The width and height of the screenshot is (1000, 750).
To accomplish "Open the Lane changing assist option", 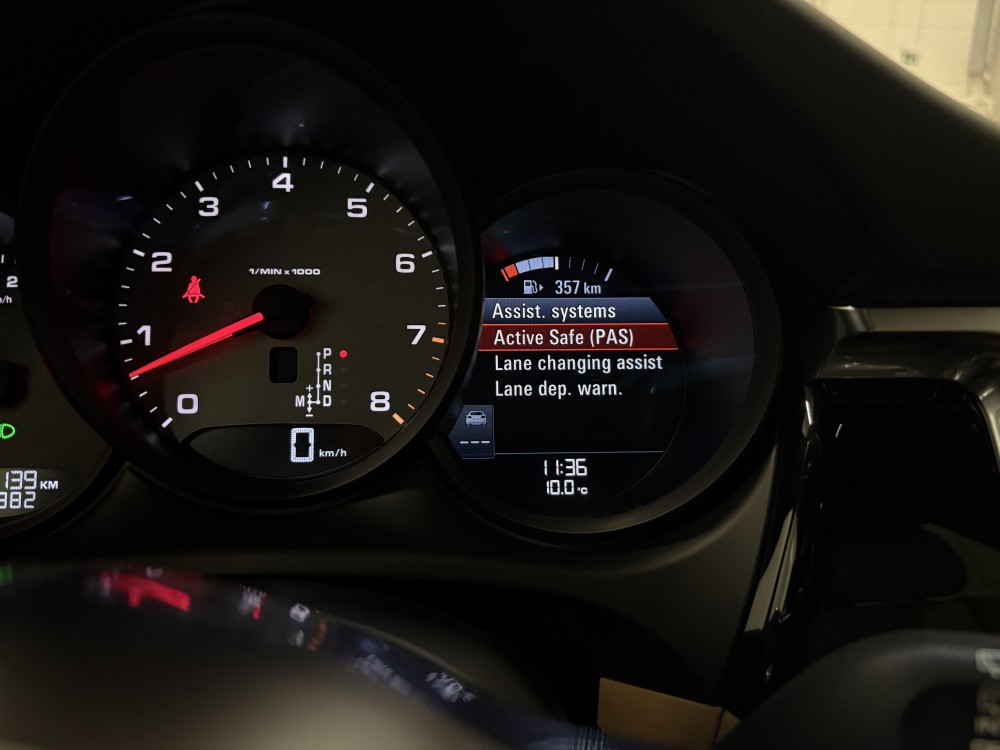I will [x=578, y=363].
